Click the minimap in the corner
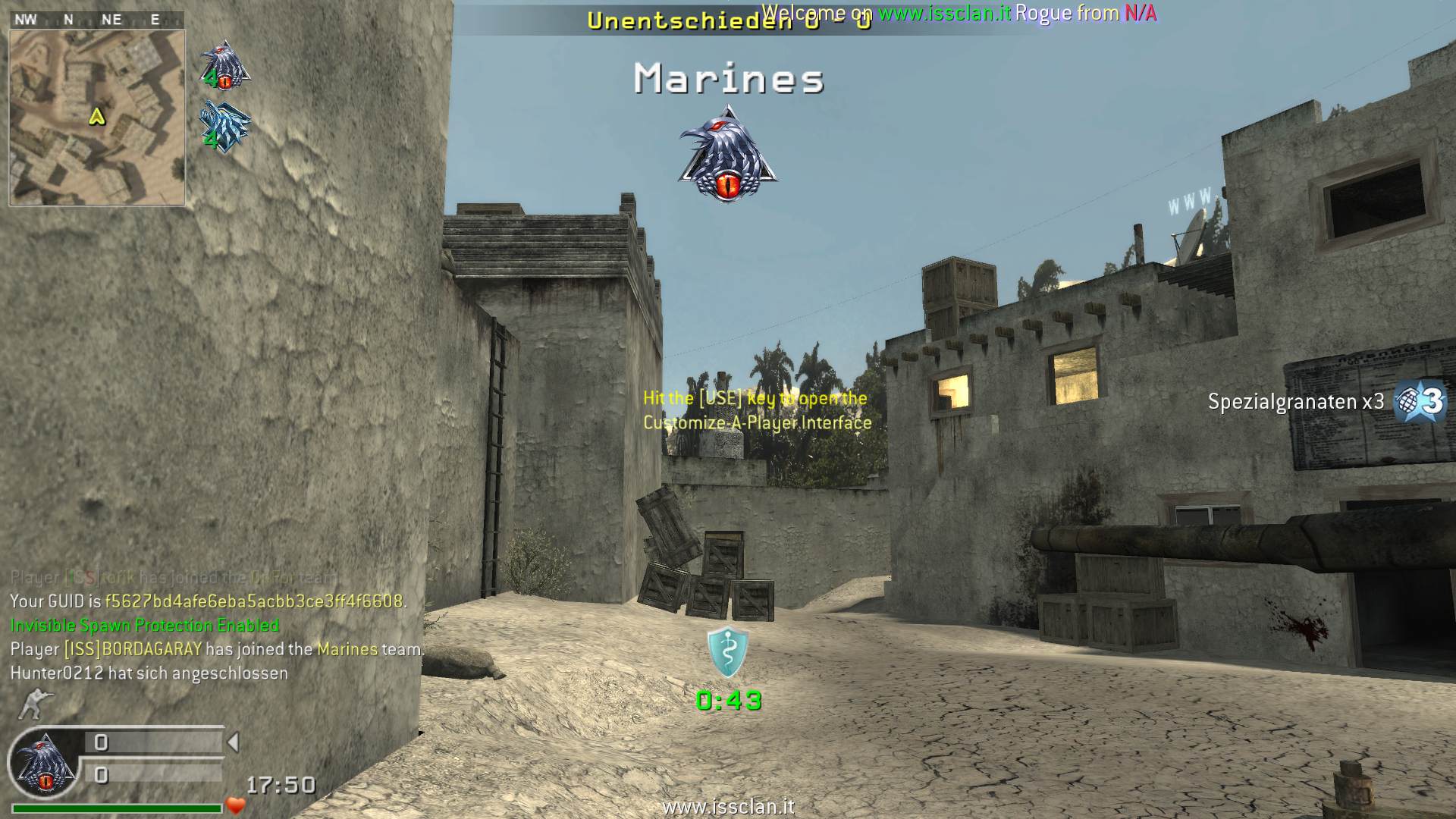The height and width of the screenshot is (819, 1456). [x=97, y=118]
